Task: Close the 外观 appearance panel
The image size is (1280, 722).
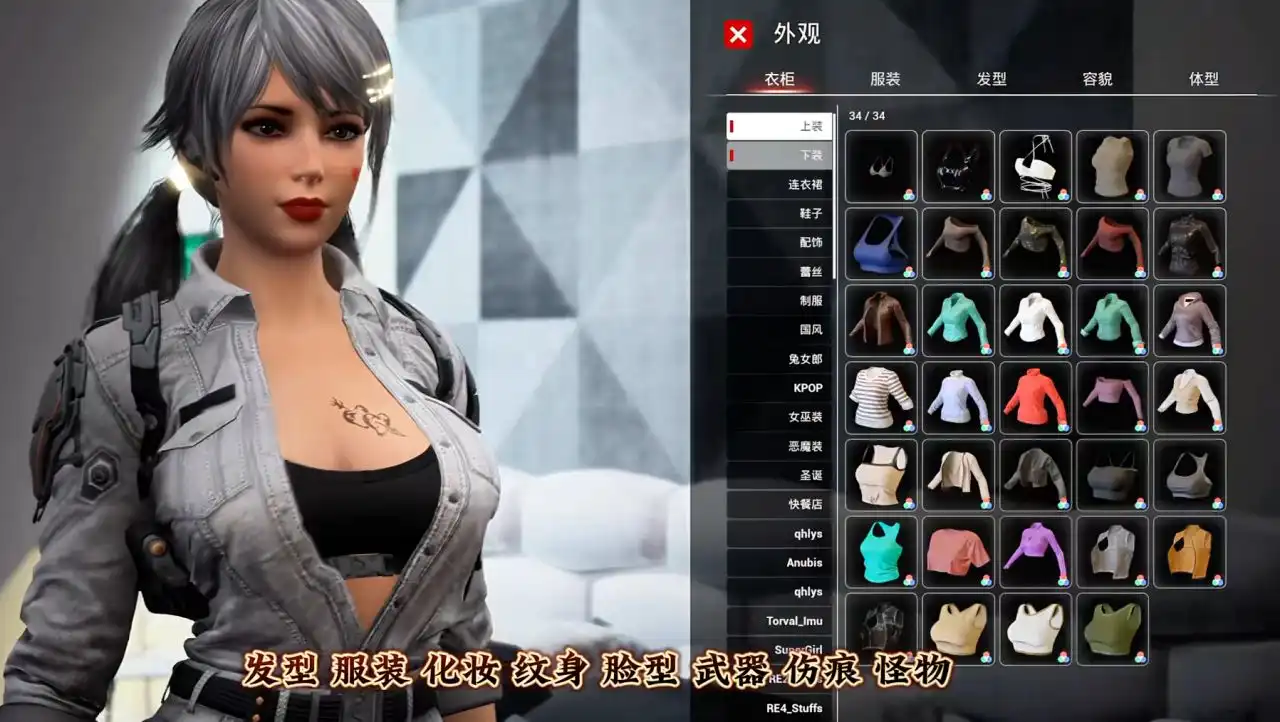Action: point(737,35)
